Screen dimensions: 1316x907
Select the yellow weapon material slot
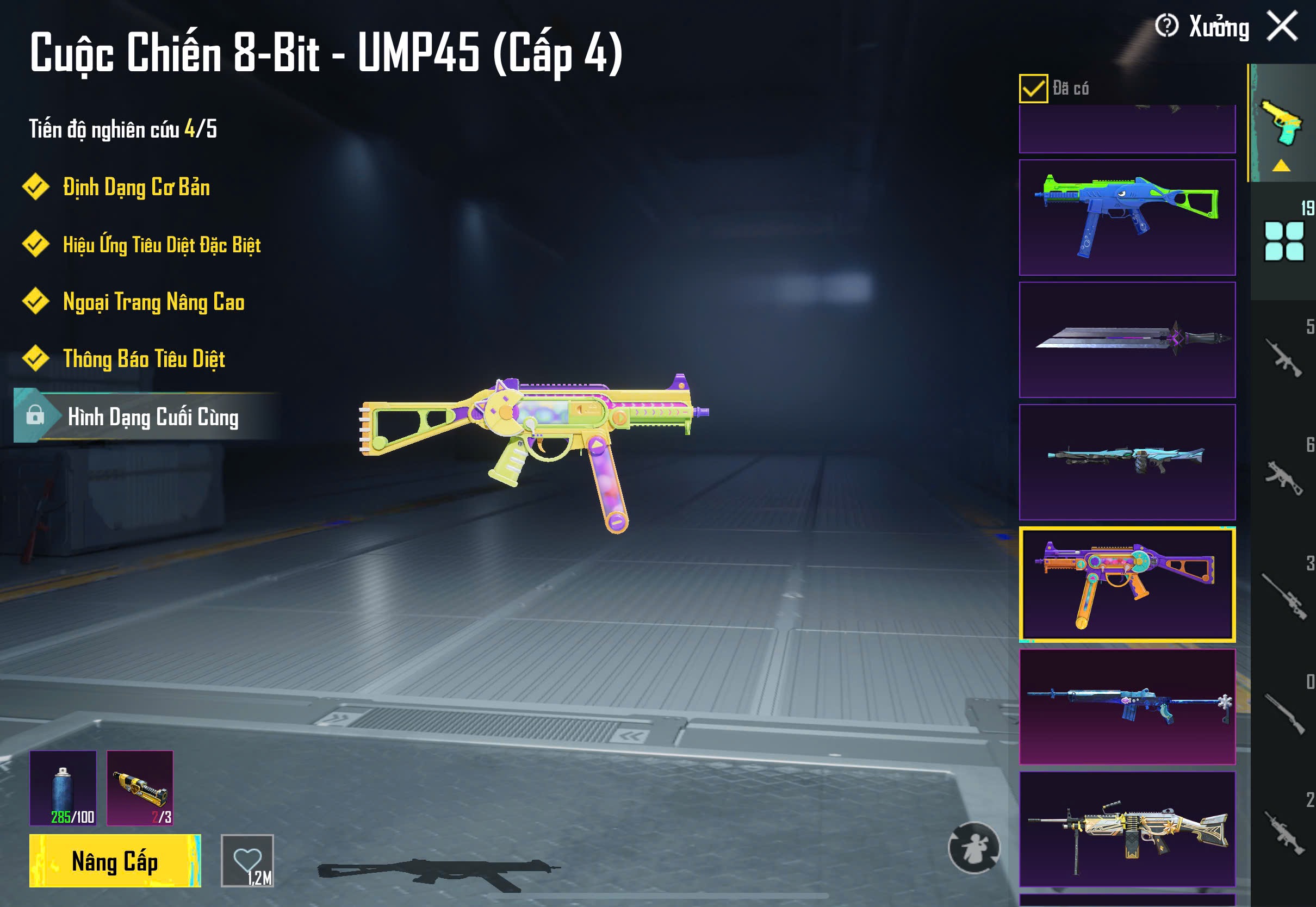[140, 788]
